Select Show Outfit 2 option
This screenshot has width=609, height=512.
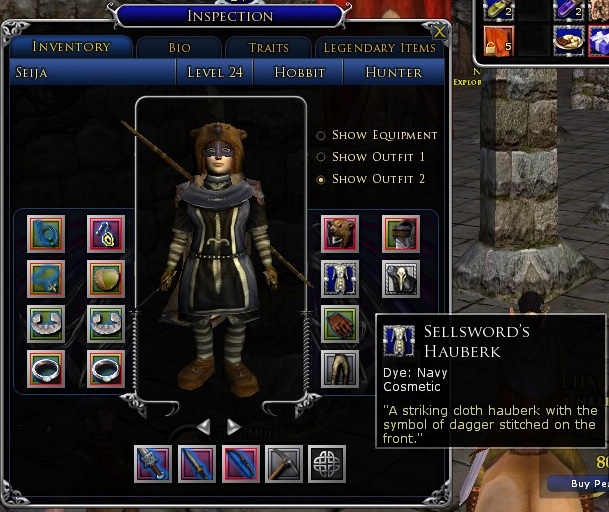pos(321,179)
